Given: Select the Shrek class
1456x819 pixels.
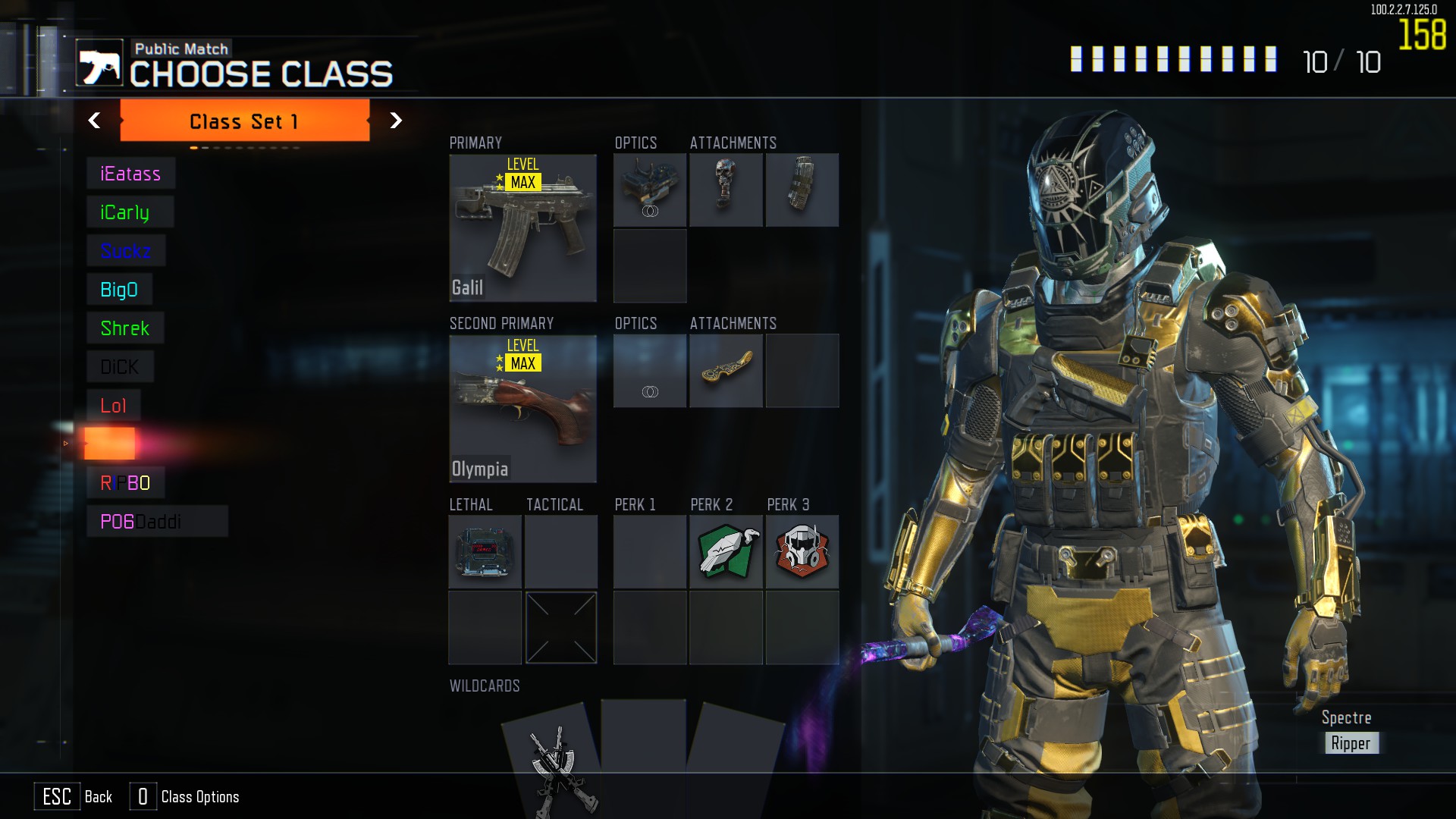Looking at the screenshot, I should pyautogui.click(x=125, y=328).
